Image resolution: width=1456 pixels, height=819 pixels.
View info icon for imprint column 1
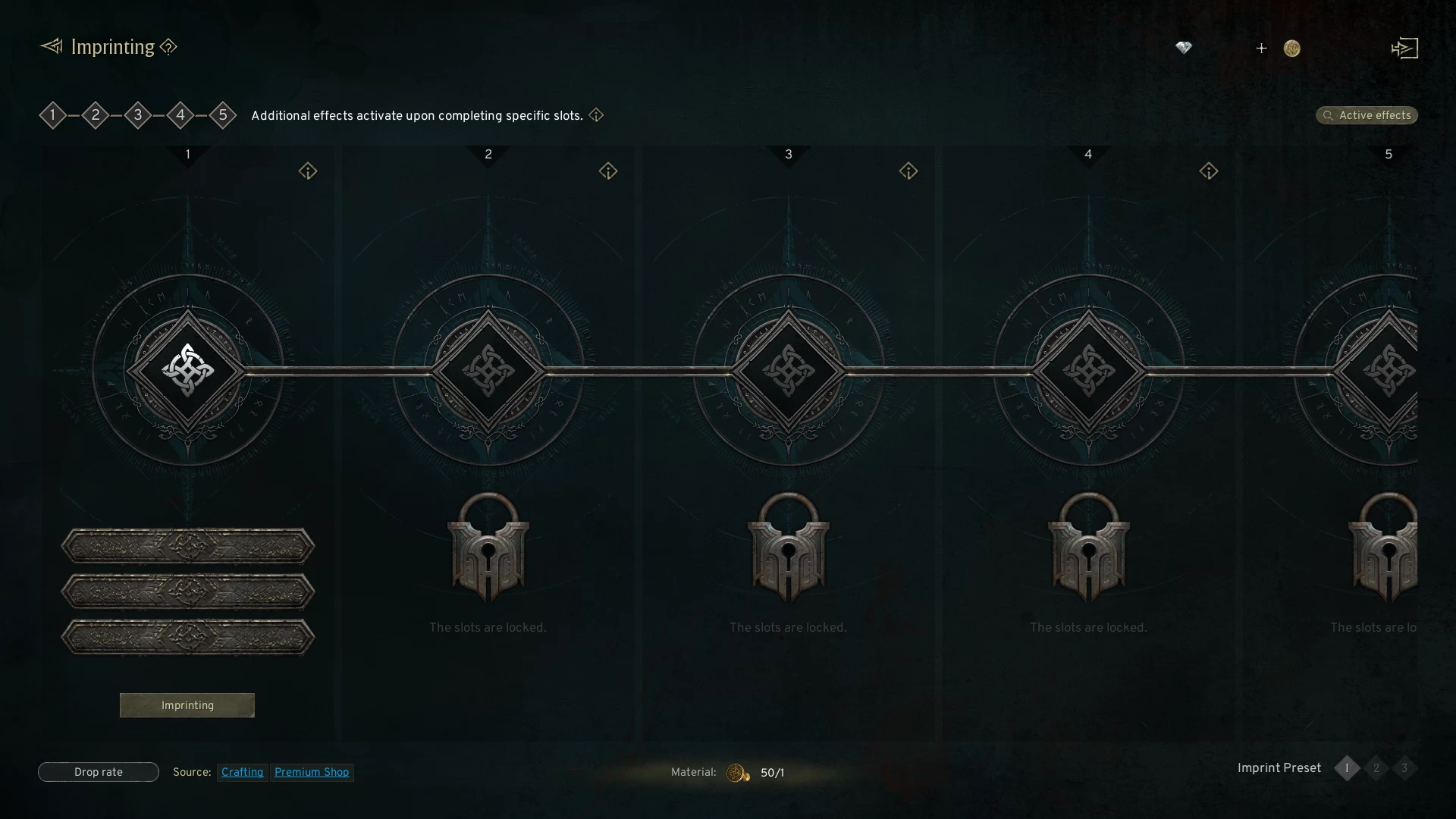coord(308,171)
